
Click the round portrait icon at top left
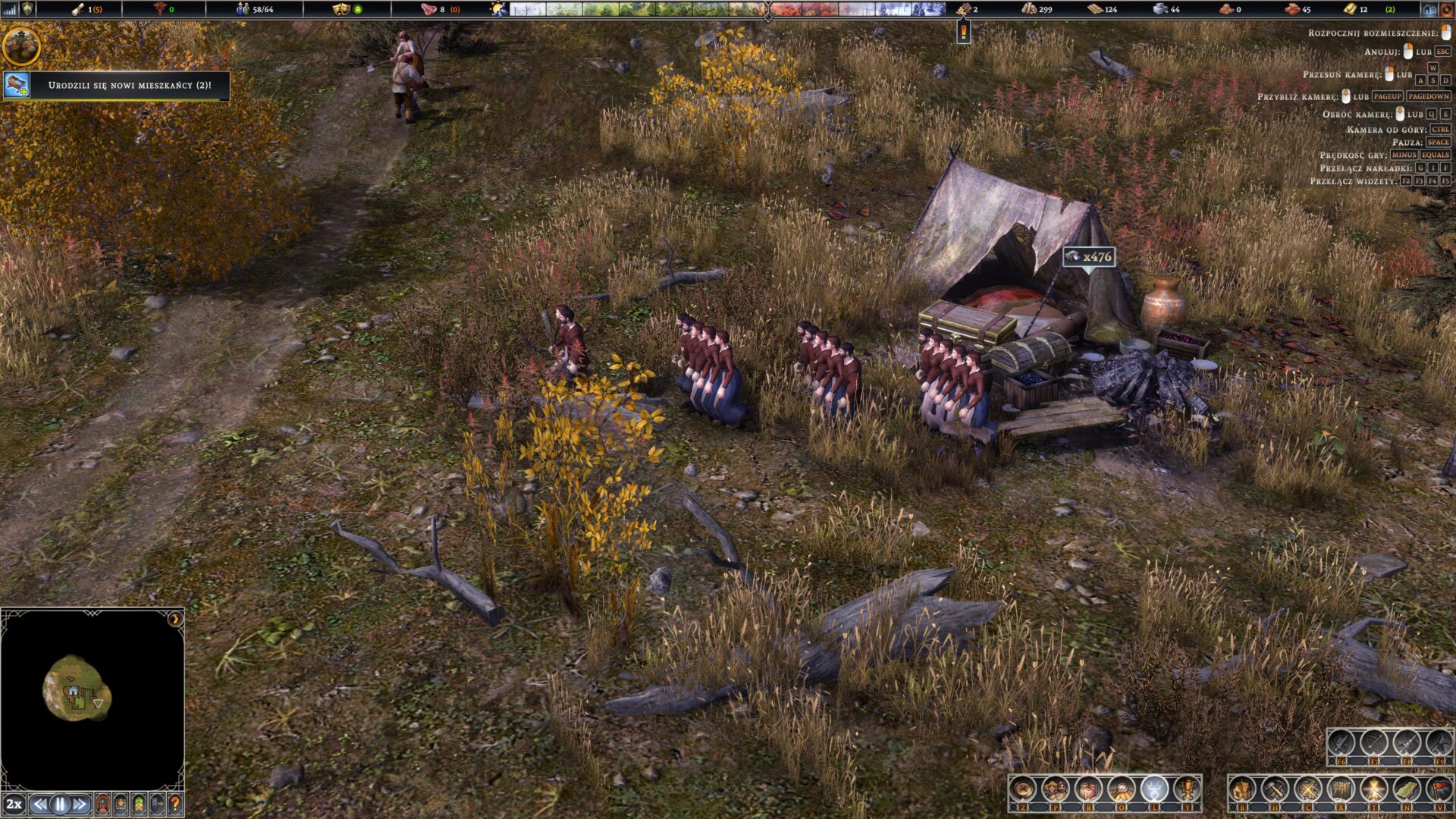point(20,45)
